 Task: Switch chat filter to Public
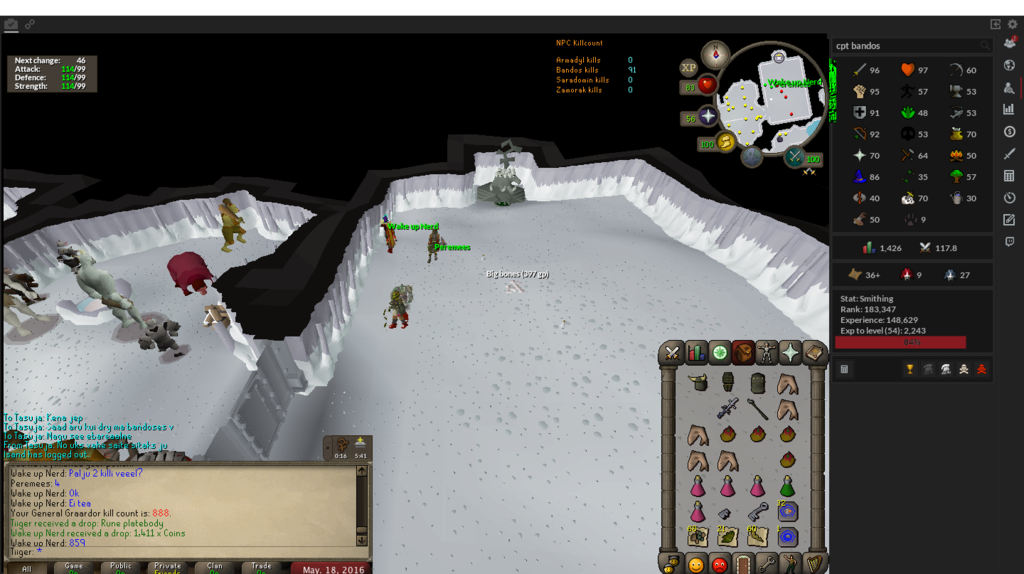tap(121, 567)
